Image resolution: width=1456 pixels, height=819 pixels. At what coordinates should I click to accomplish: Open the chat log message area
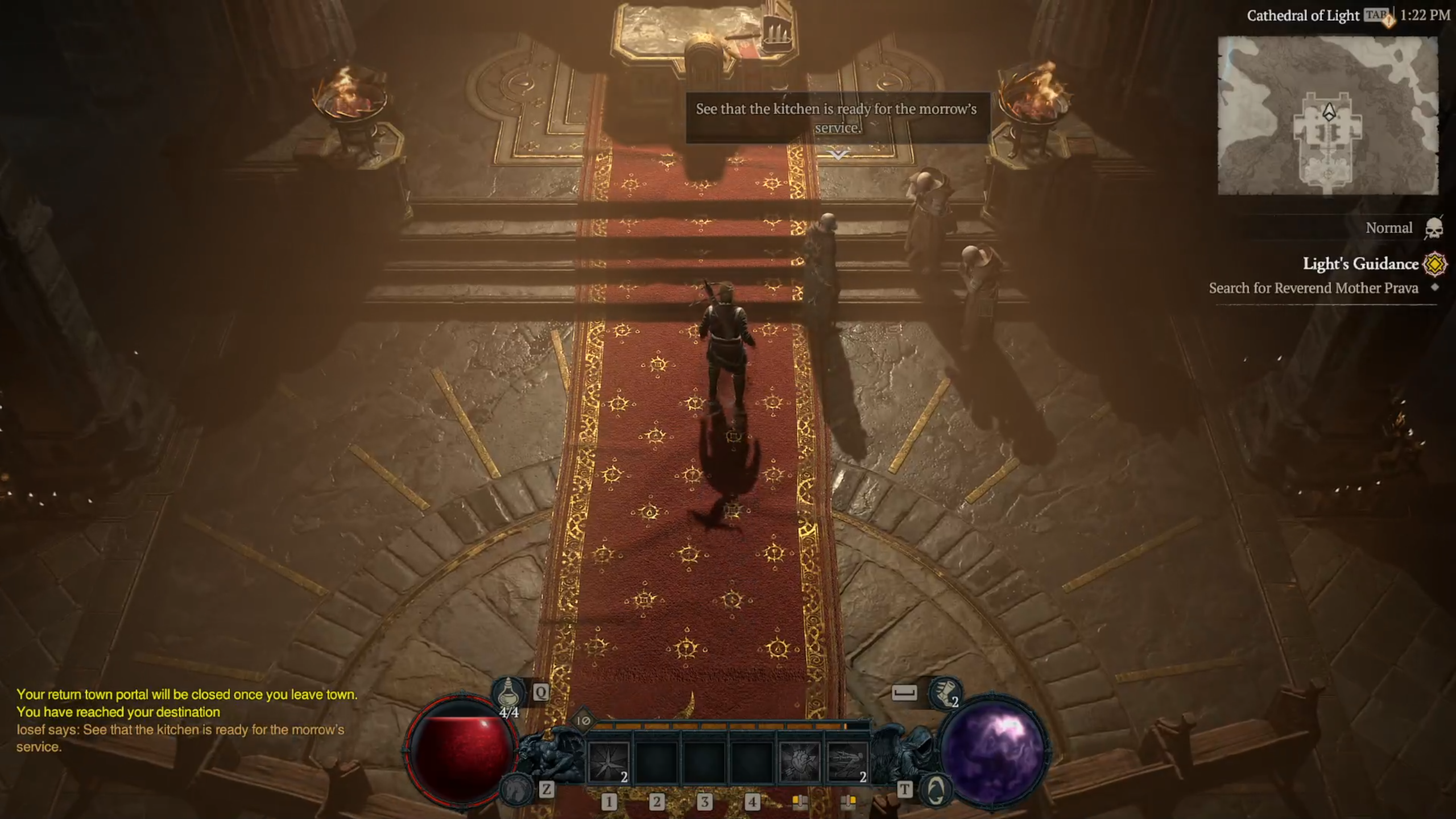click(x=182, y=720)
